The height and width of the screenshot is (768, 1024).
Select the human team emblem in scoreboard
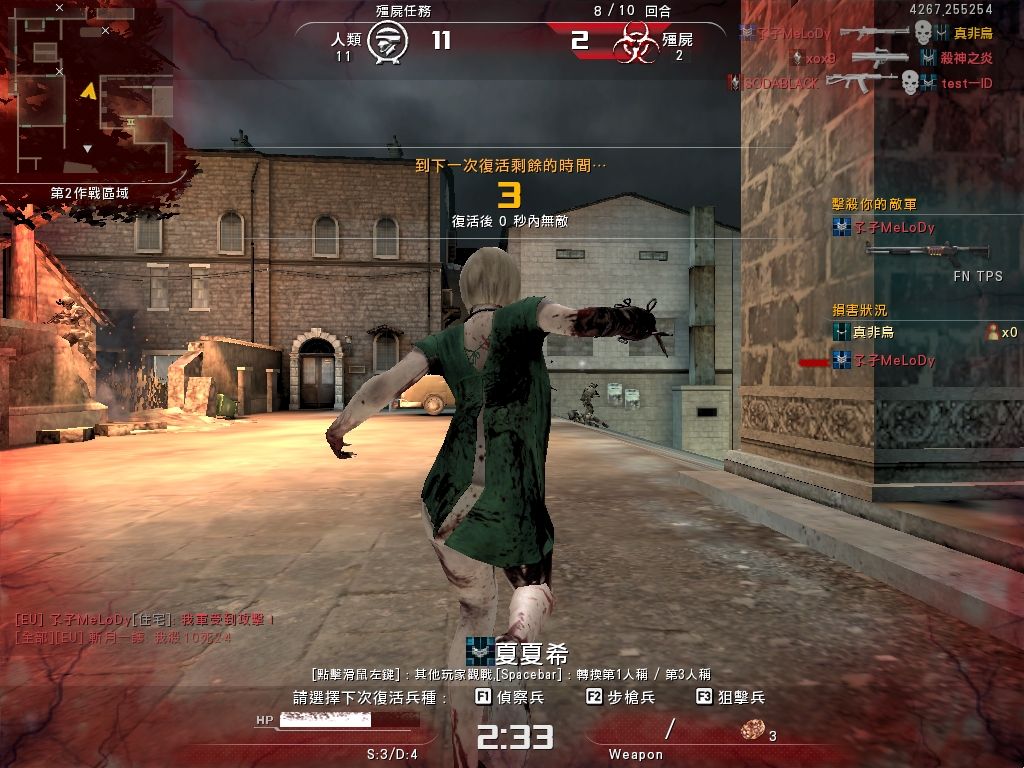[x=387, y=42]
